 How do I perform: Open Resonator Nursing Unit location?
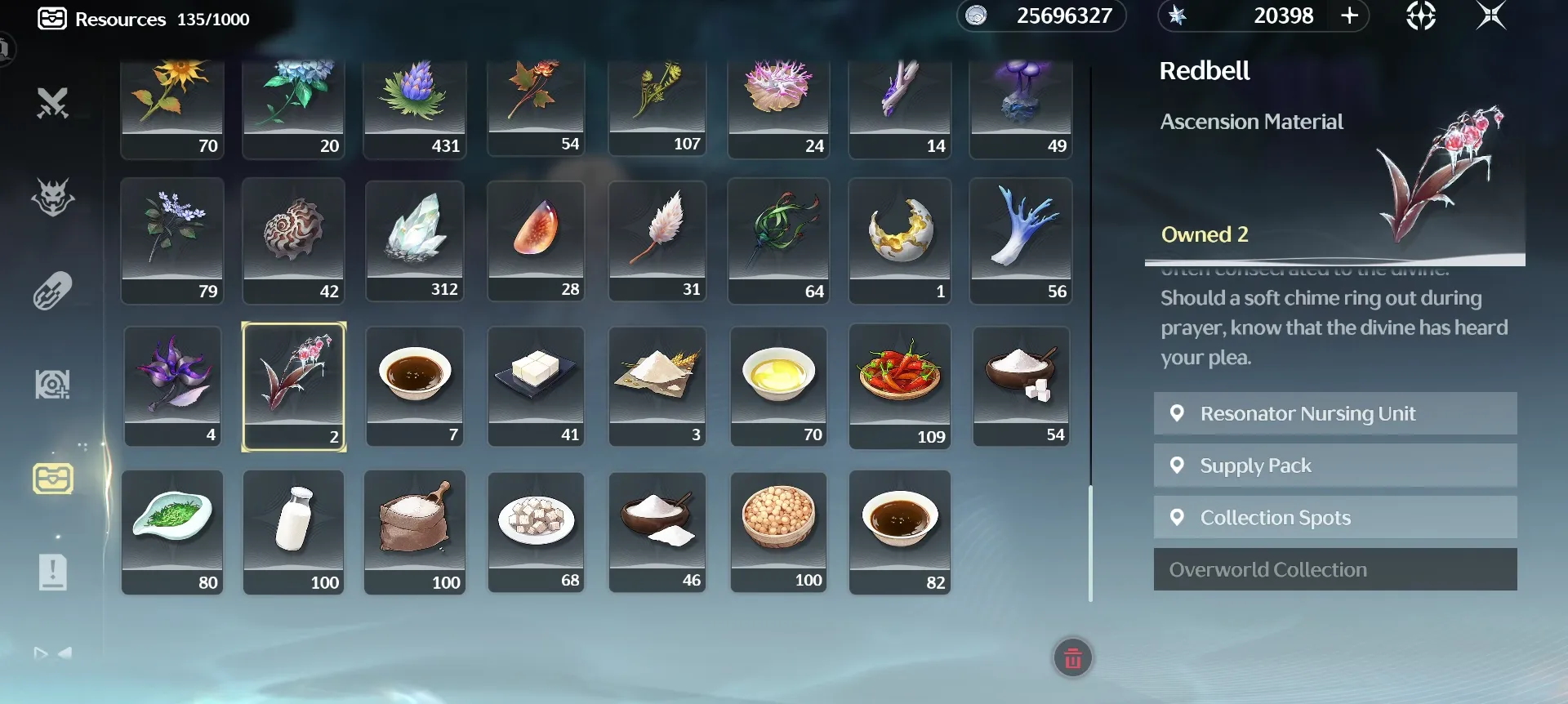(1334, 413)
